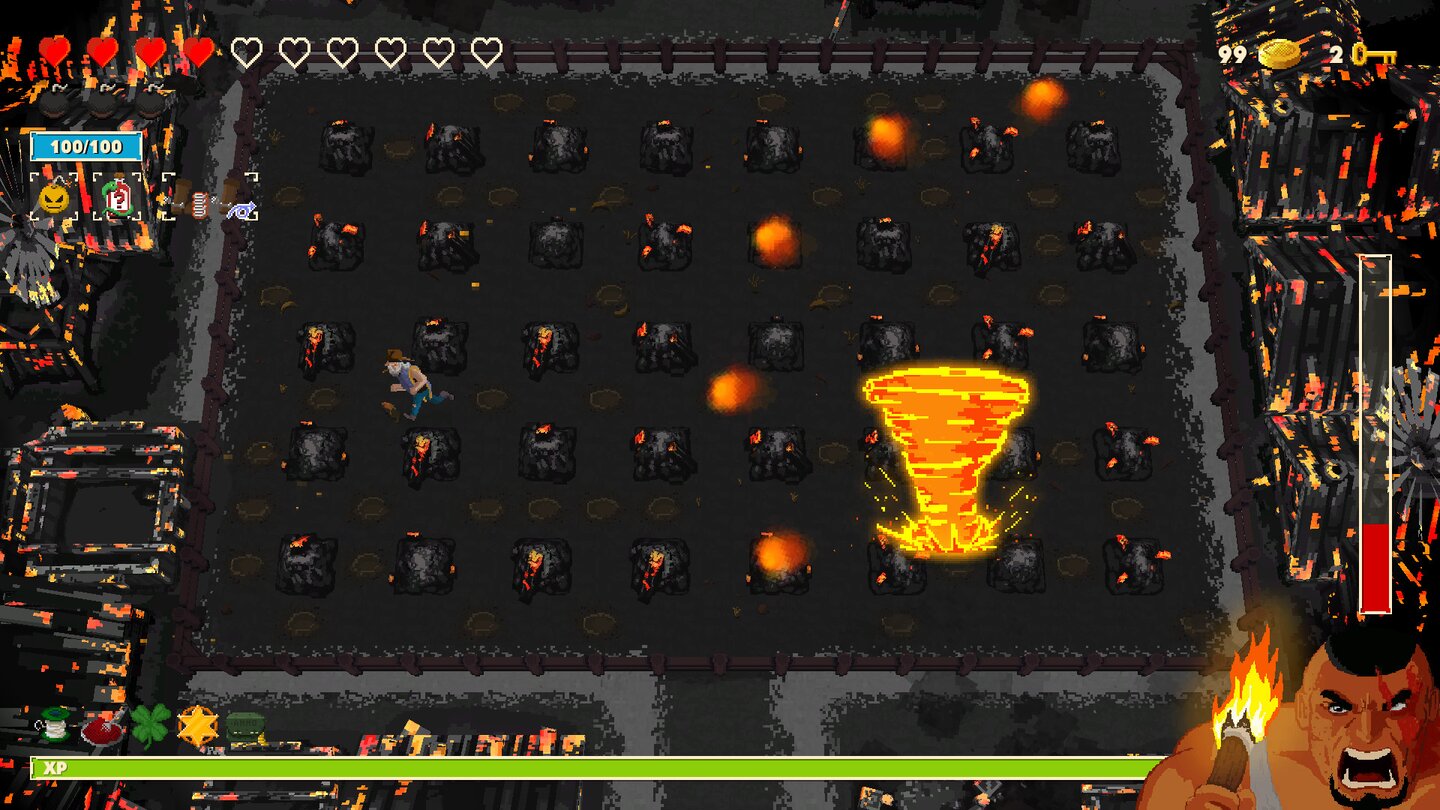Click the sheriff star badge icon
Screen dimensions: 1440x810
(199, 725)
